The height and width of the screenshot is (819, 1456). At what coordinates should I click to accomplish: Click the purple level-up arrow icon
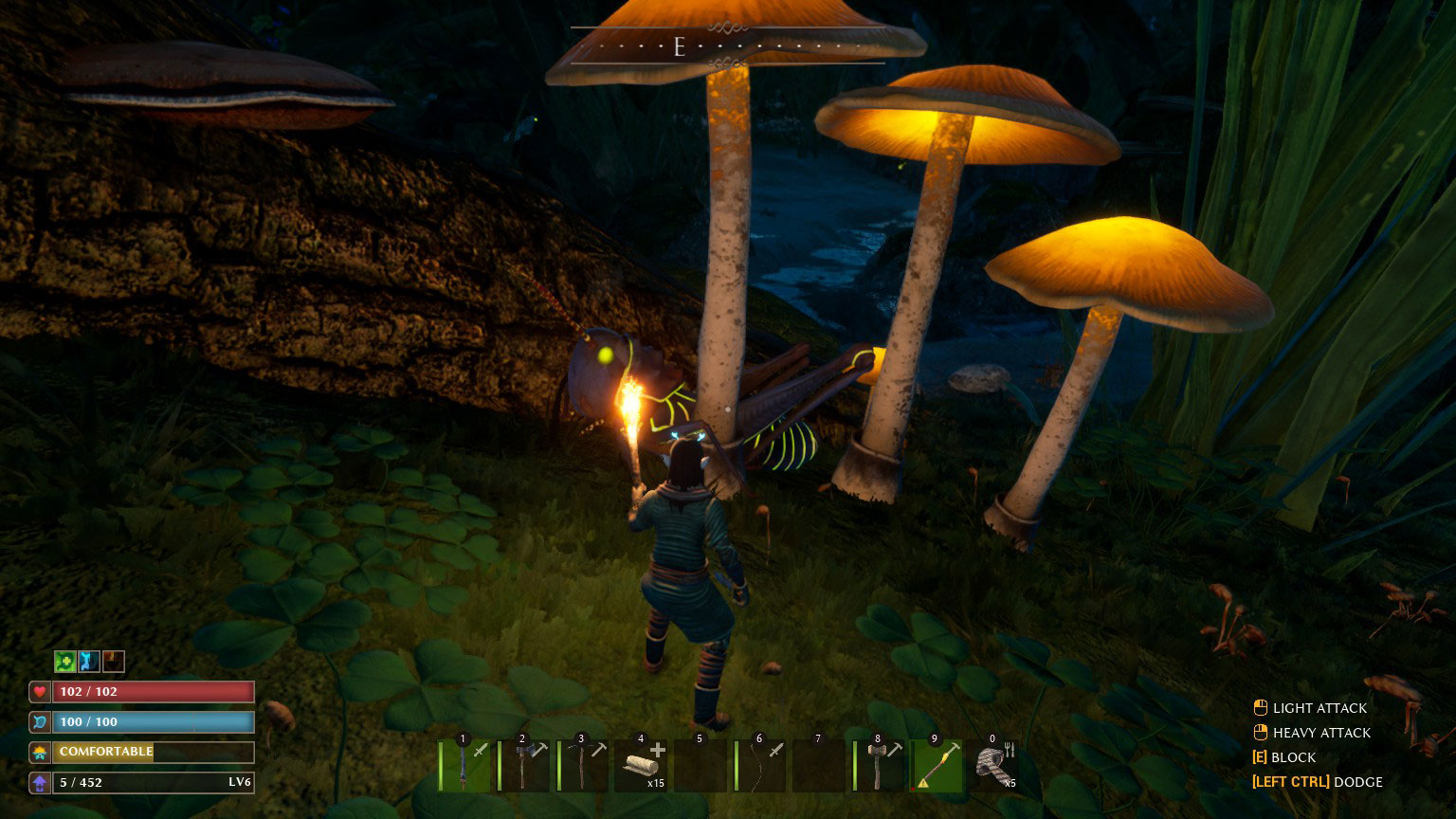pos(38,782)
